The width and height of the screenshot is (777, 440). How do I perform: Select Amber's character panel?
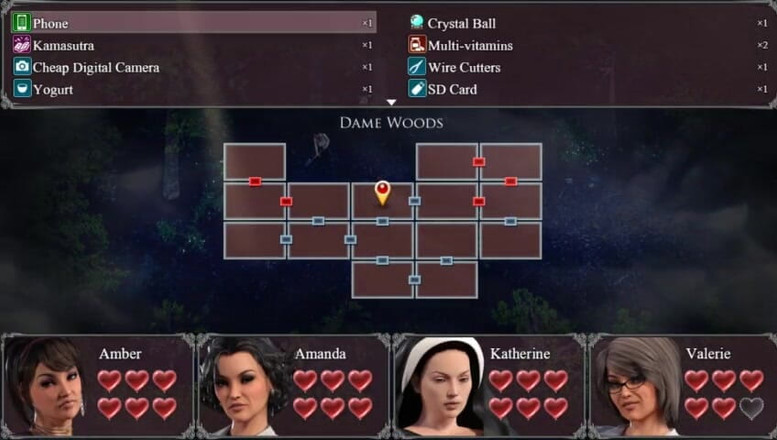pos(98,386)
